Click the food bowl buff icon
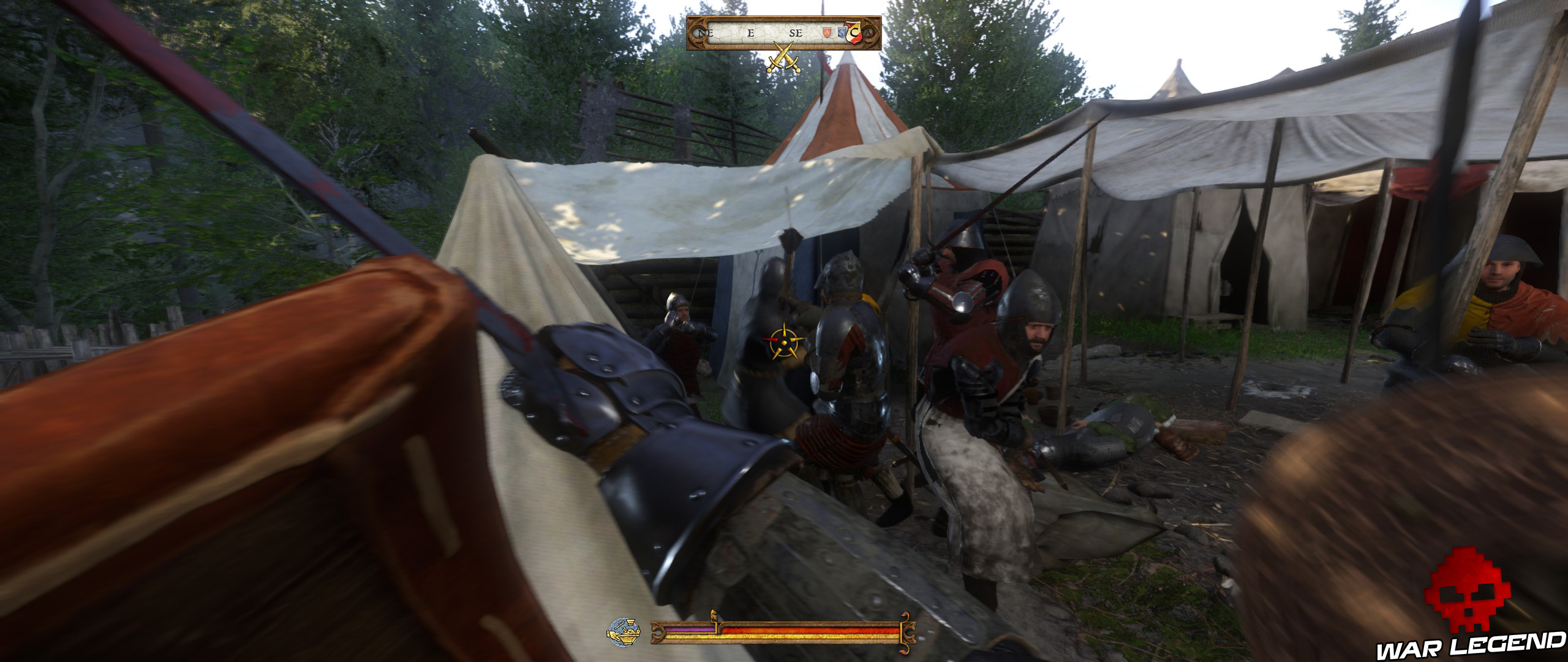This screenshot has width=1568, height=662. 624,633
